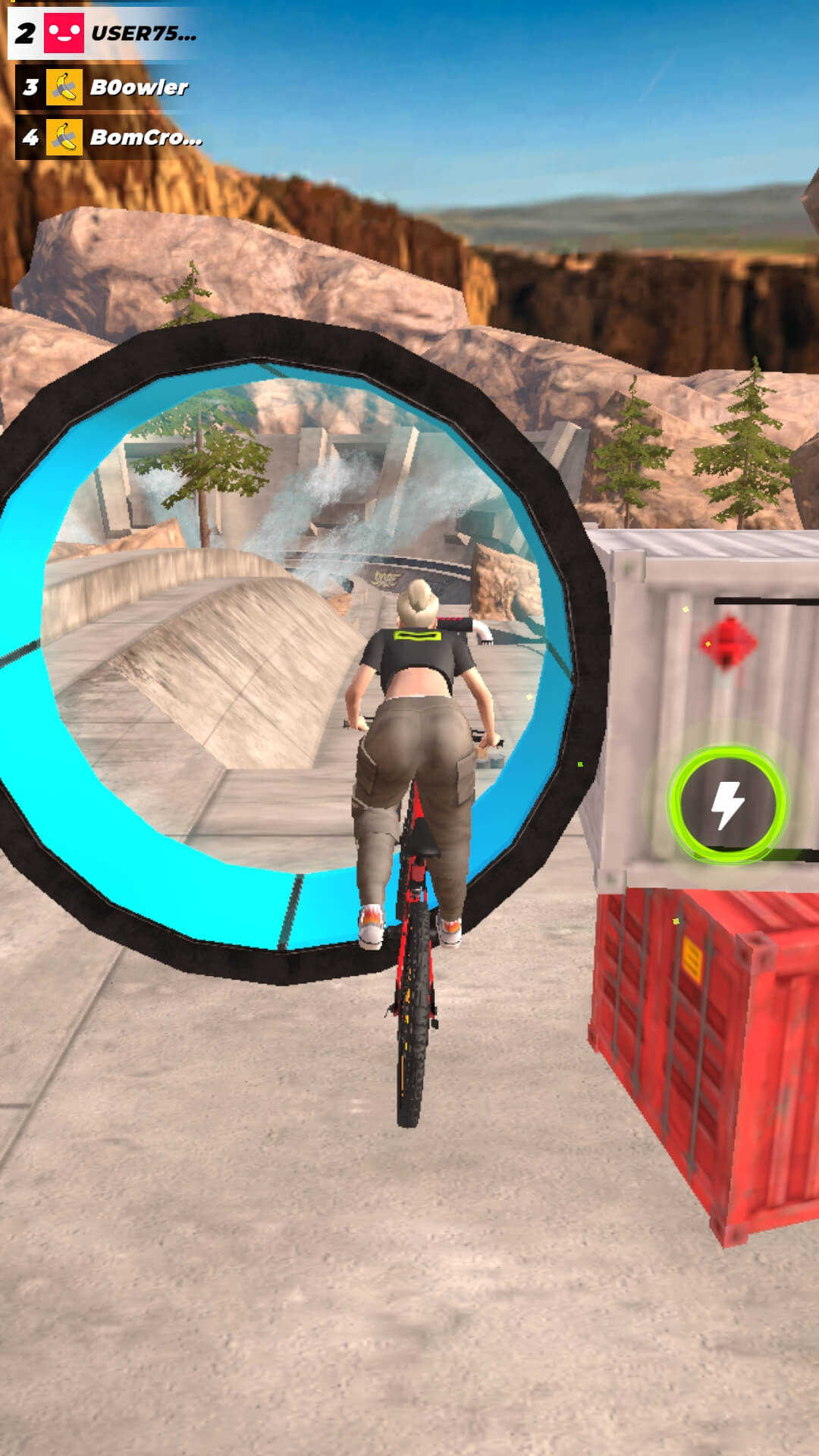This screenshot has width=819, height=1456.
Task: Activate the lightning bolt boost button
Action: click(727, 804)
